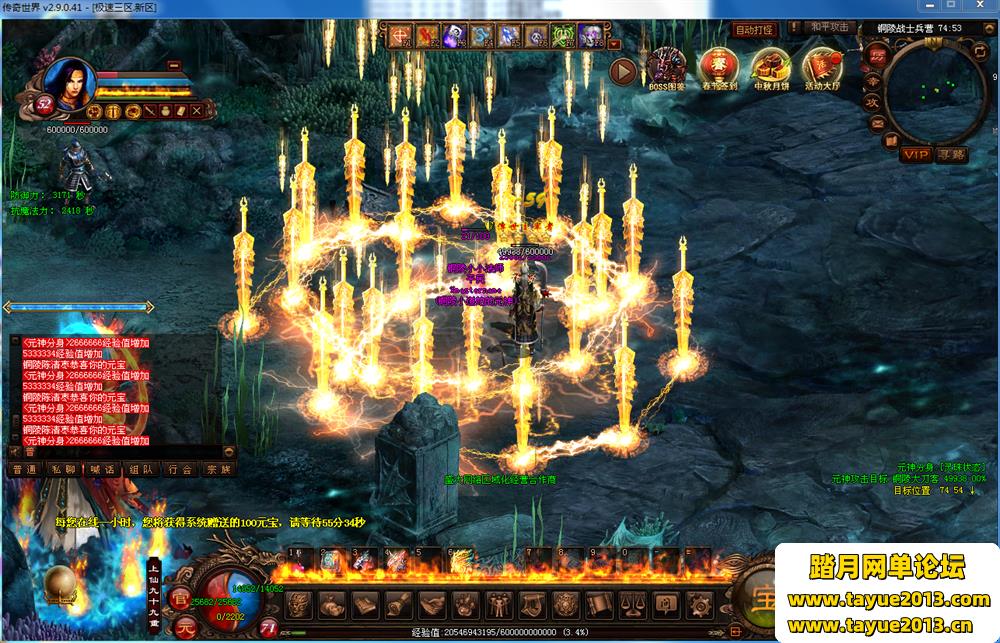Switch the 和平攻击 attack mode

pyautogui.click(x=829, y=28)
